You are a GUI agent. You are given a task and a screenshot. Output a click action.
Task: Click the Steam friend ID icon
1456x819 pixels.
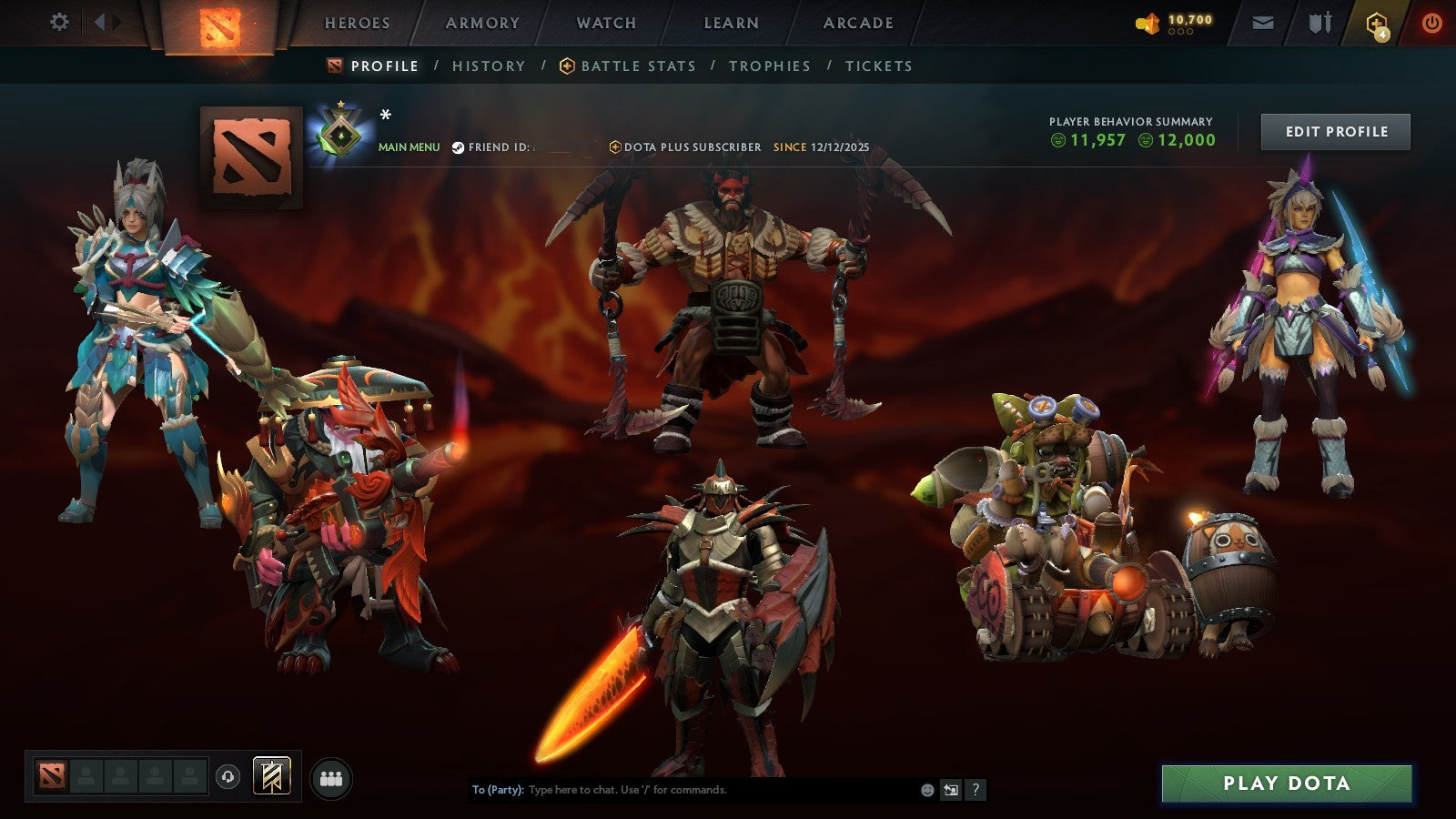tap(460, 146)
